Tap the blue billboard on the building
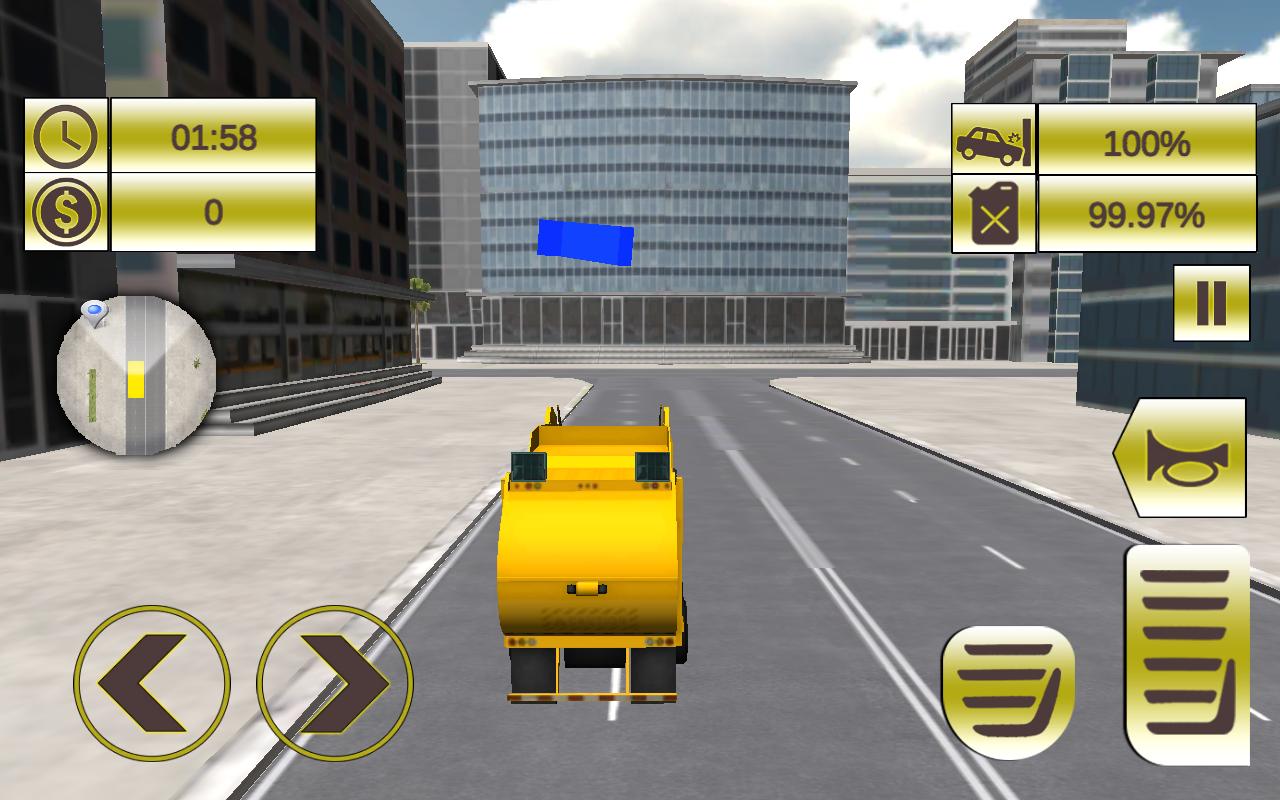 (x=586, y=240)
